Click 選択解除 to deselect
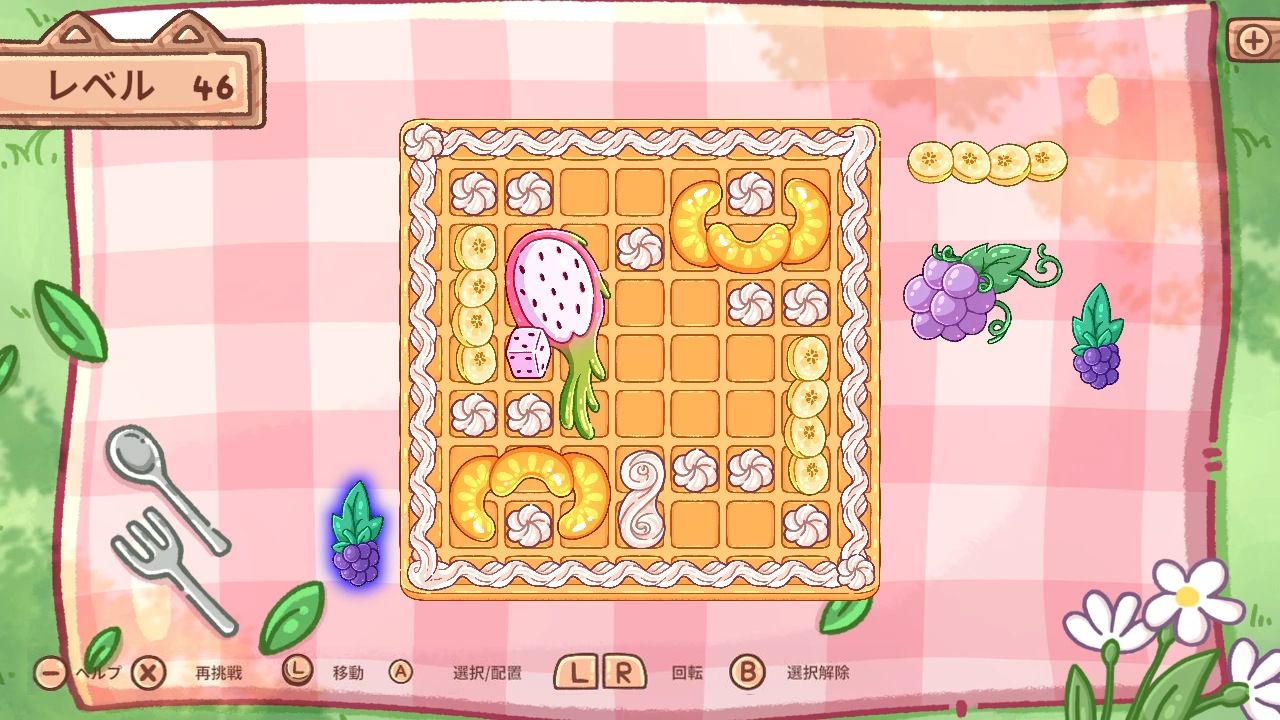 819,673
